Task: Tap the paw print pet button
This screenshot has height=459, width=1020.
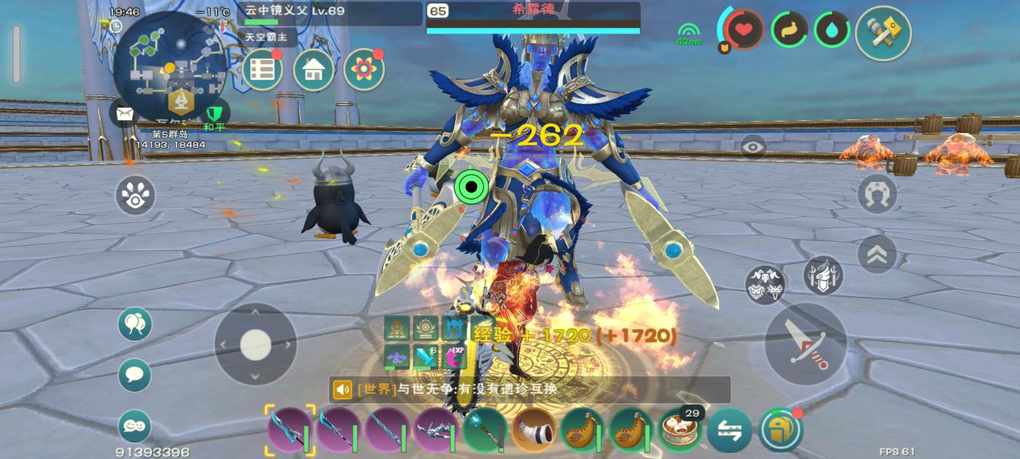Action: 135,195
